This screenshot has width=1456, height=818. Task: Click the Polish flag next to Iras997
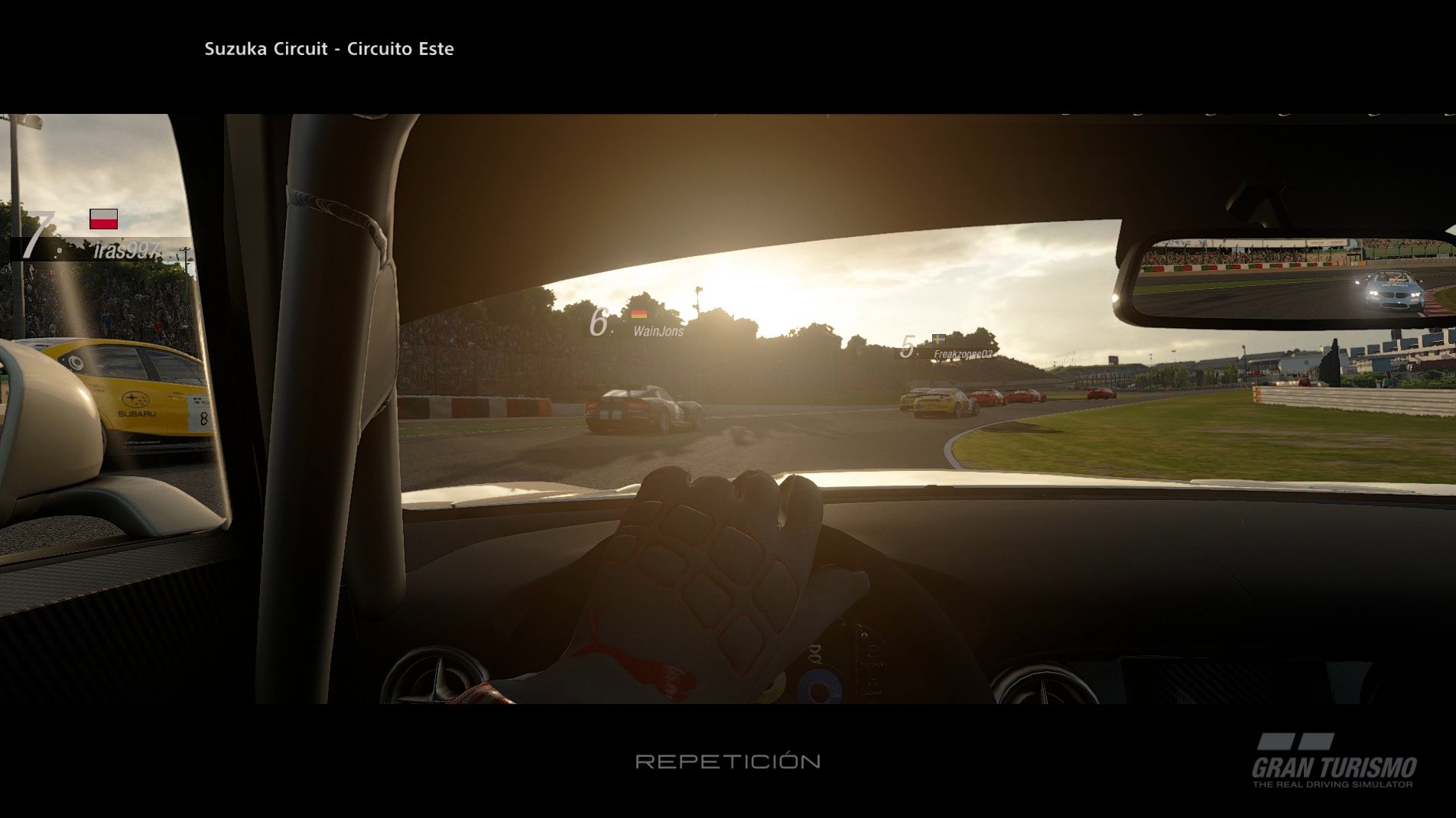(105, 220)
